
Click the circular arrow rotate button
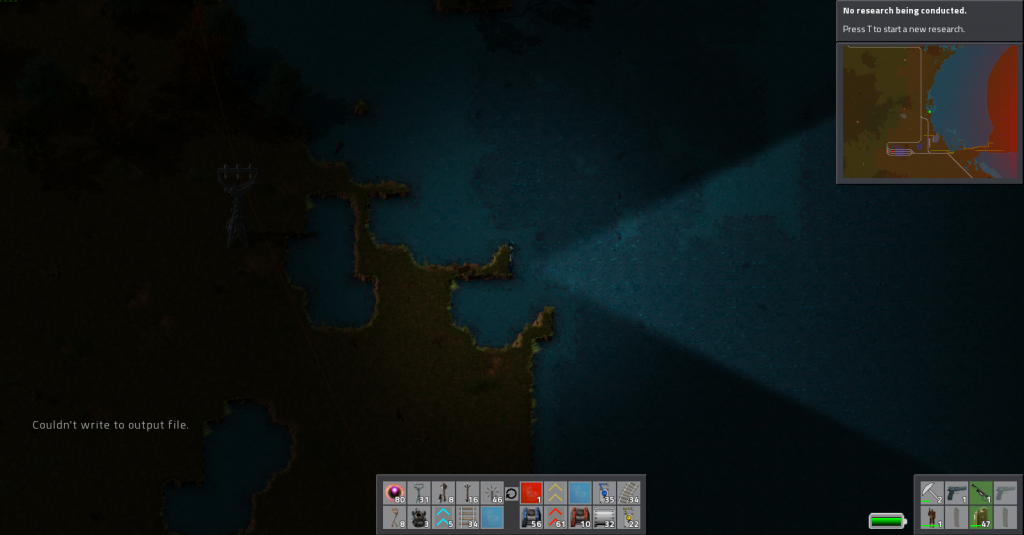click(x=511, y=493)
